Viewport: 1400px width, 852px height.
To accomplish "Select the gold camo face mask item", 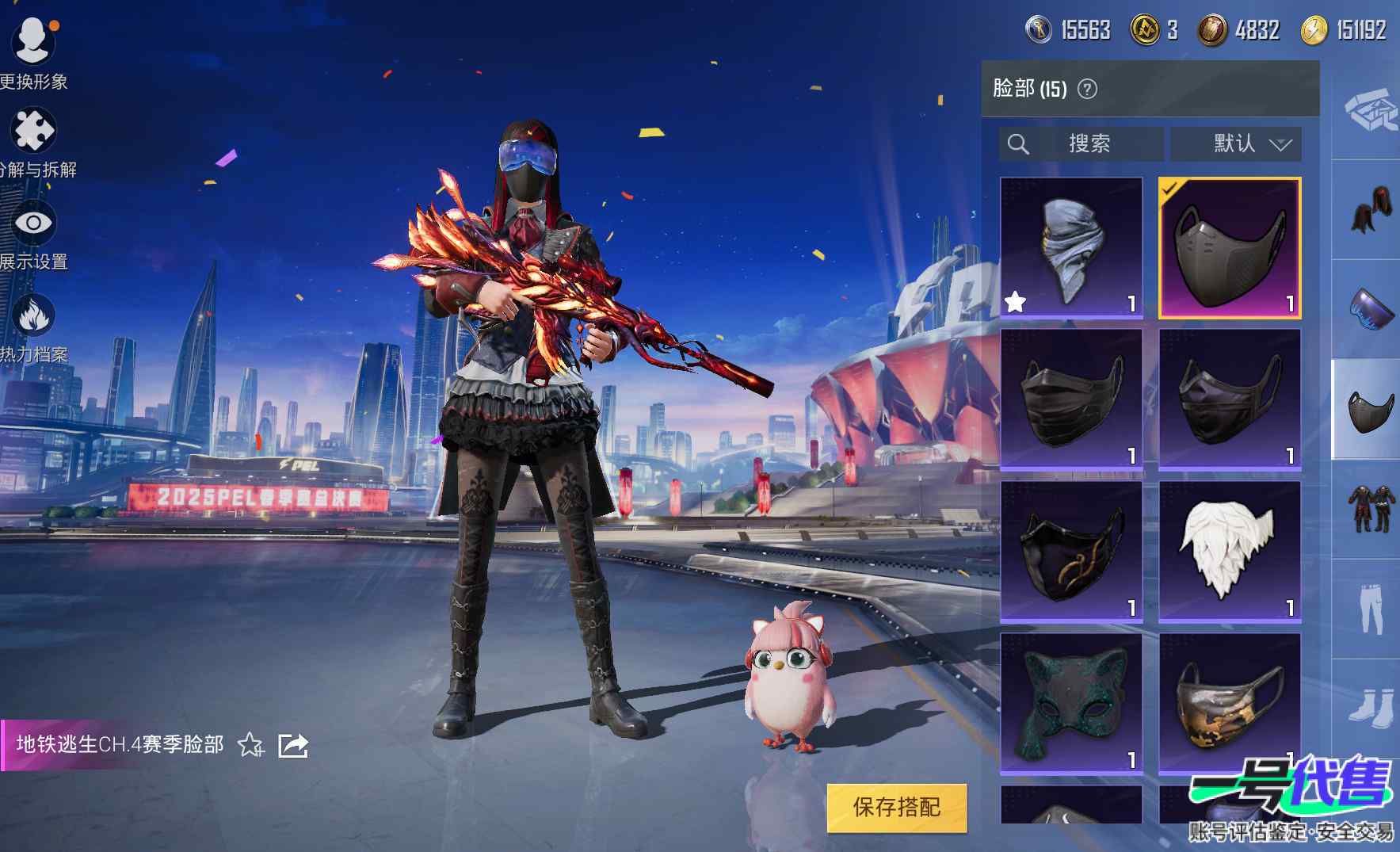I will pyautogui.click(x=1229, y=703).
